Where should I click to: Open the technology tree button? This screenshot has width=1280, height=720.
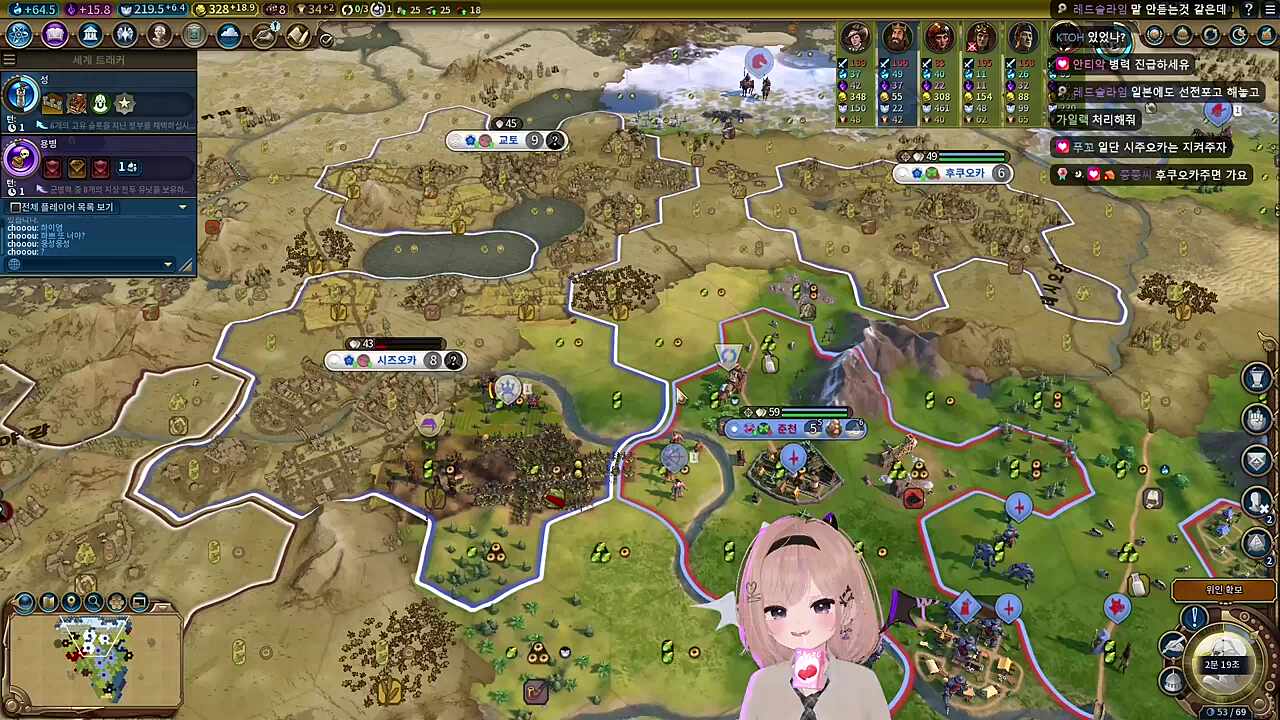coord(19,35)
